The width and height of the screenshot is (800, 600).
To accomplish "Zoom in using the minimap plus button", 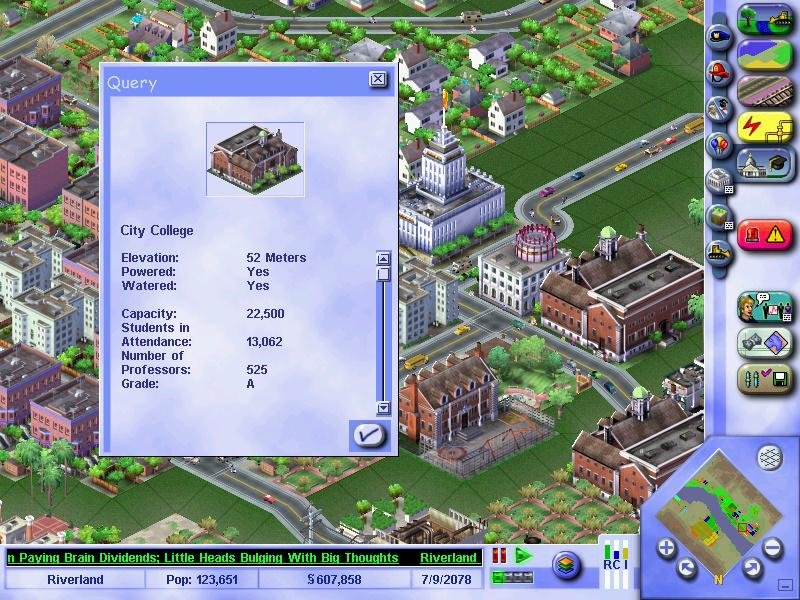I will 666,547.
